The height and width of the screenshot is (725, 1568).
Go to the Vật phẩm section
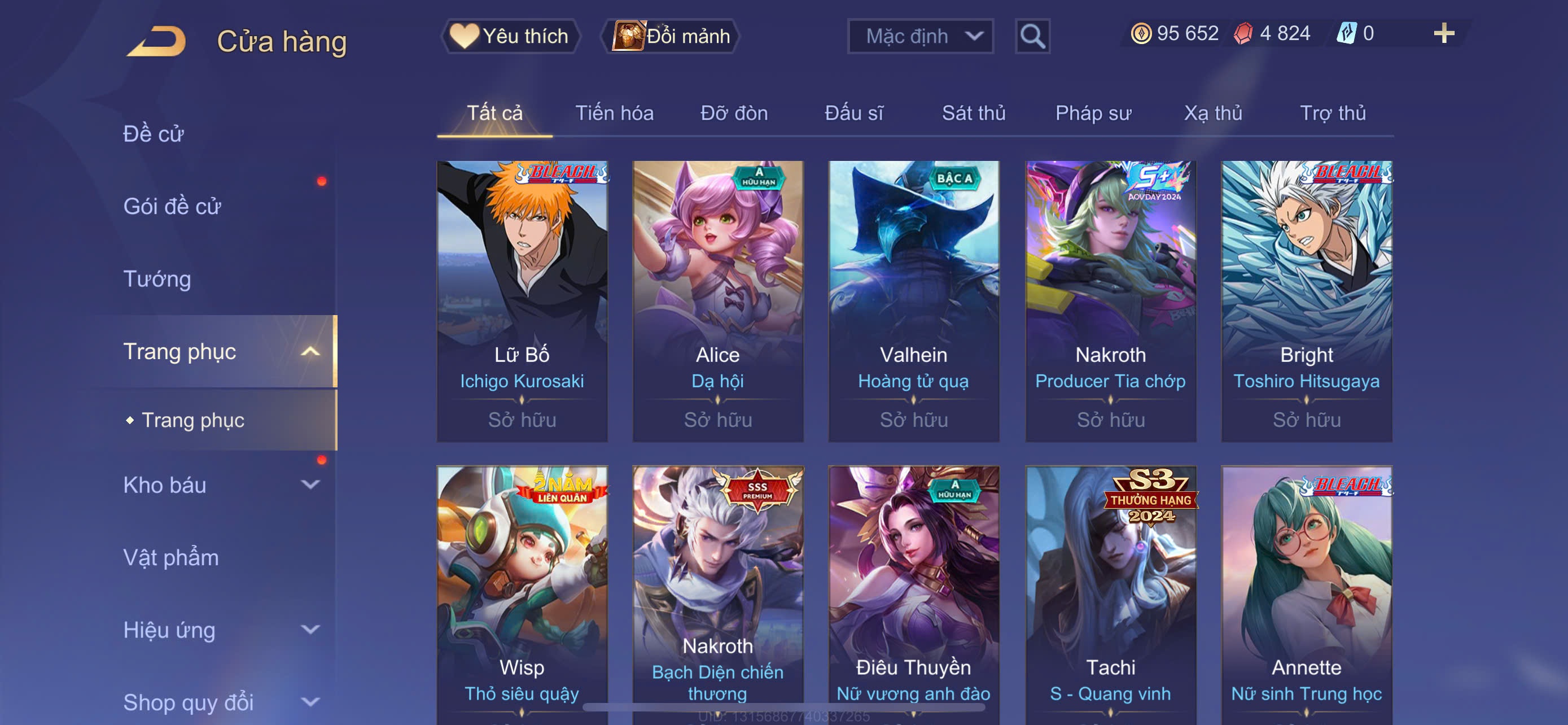pos(171,558)
